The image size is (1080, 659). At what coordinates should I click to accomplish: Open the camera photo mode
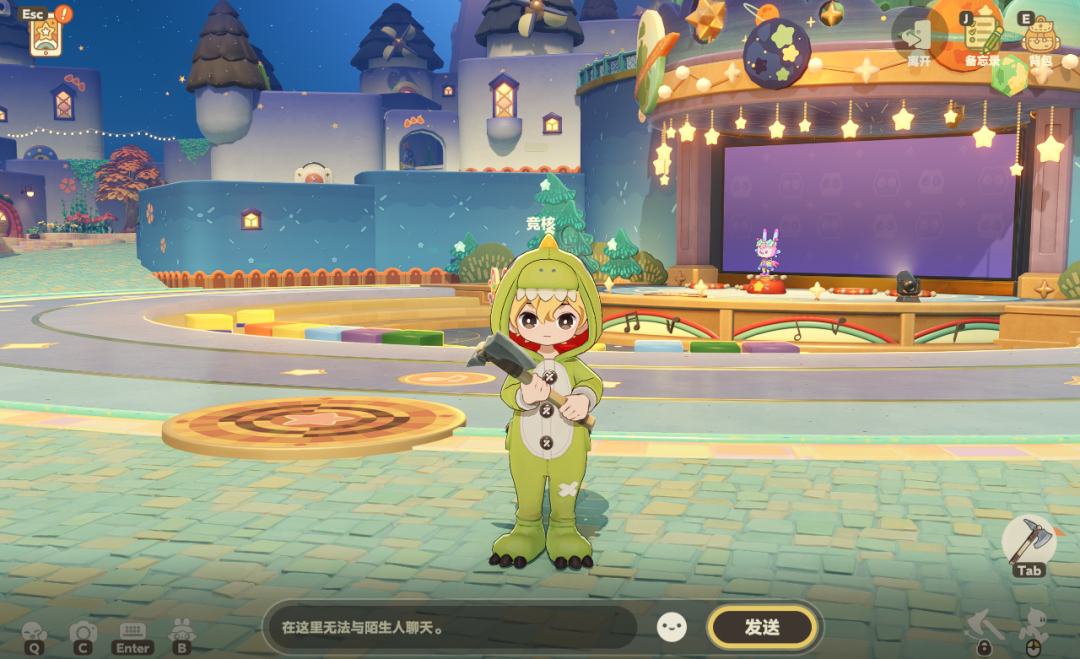(83, 634)
